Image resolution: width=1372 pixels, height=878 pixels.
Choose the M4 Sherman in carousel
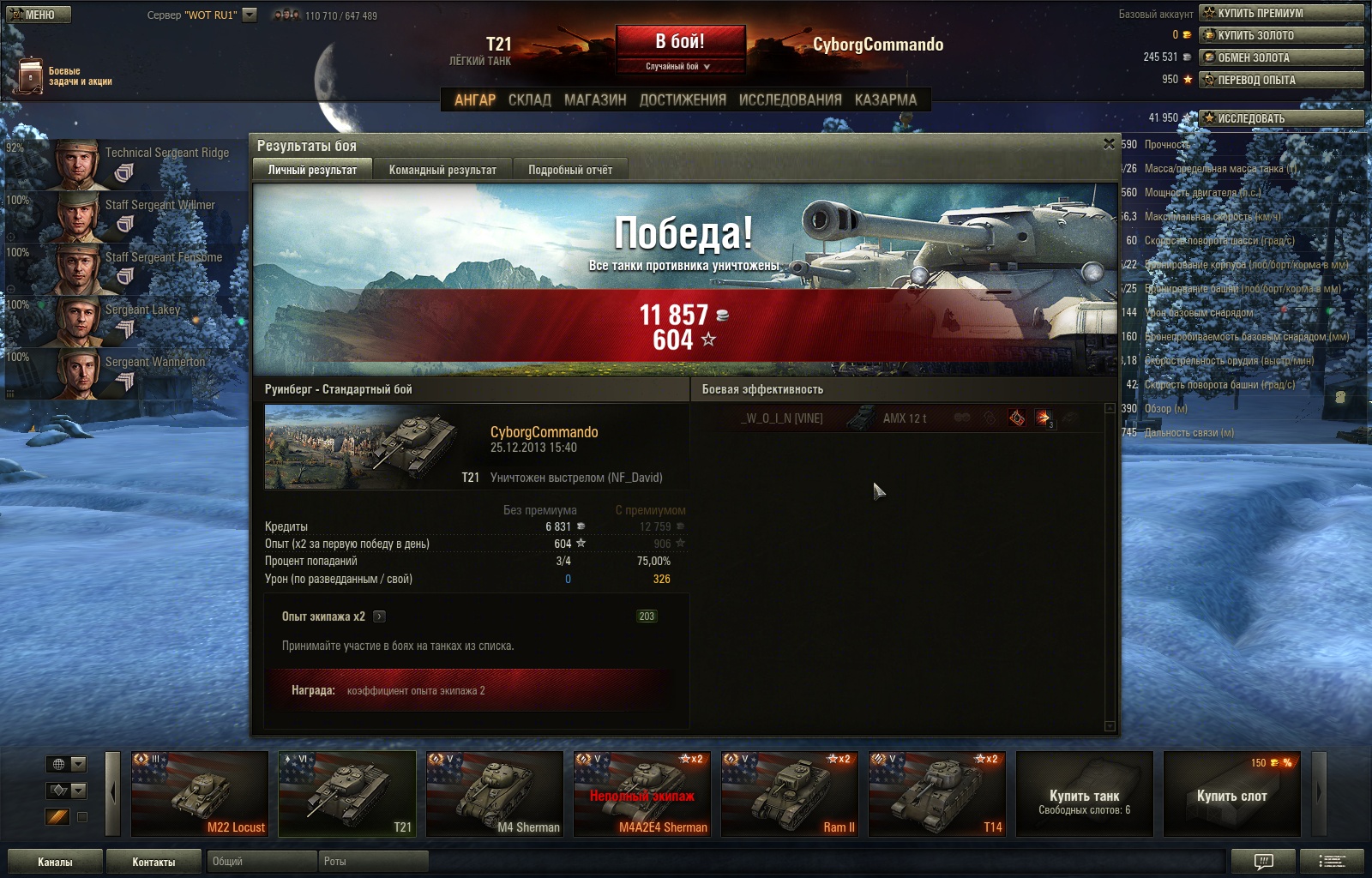[495, 794]
